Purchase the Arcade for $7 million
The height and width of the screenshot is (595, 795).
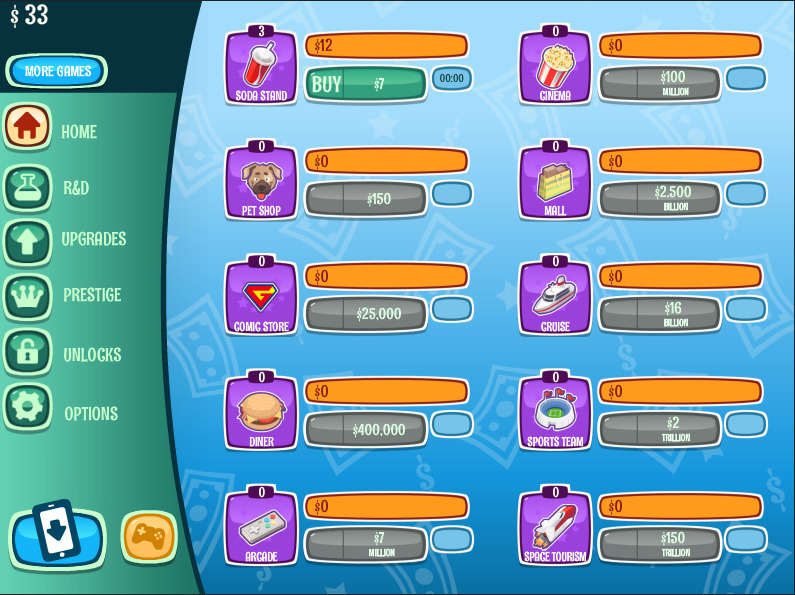(x=365, y=545)
